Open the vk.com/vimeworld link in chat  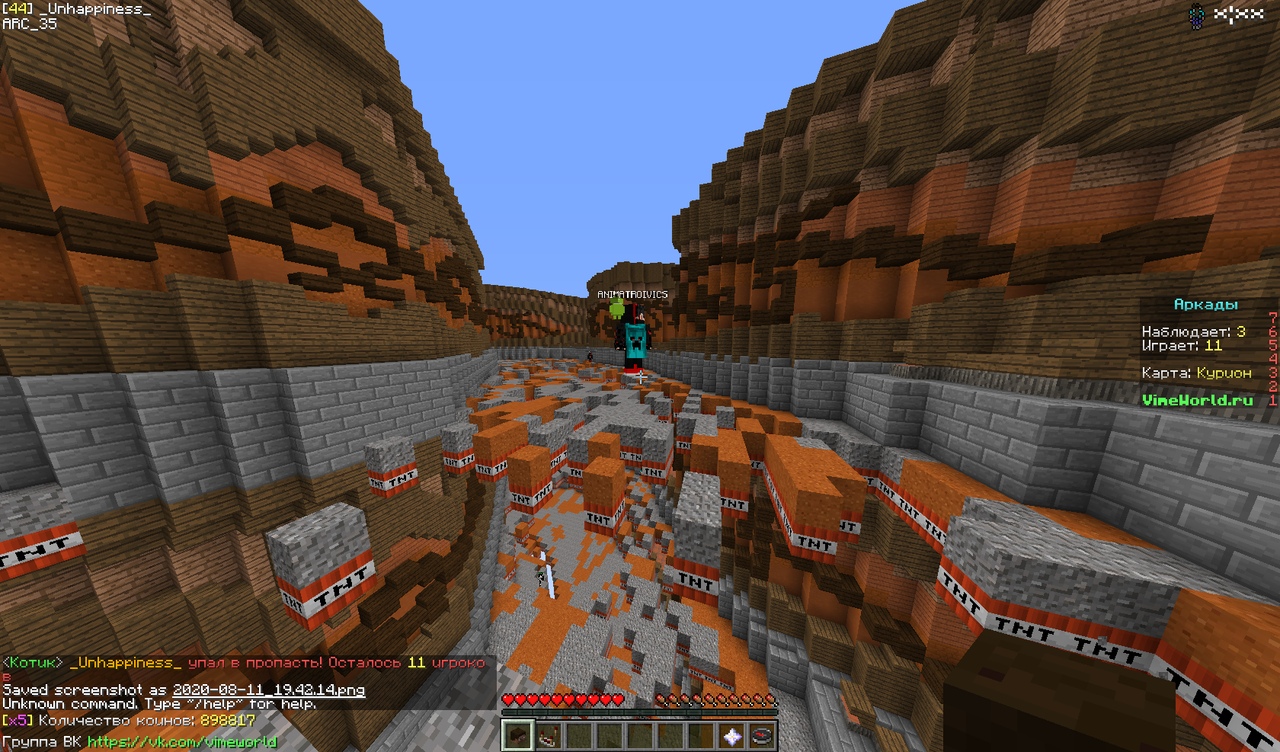[x=182, y=743]
